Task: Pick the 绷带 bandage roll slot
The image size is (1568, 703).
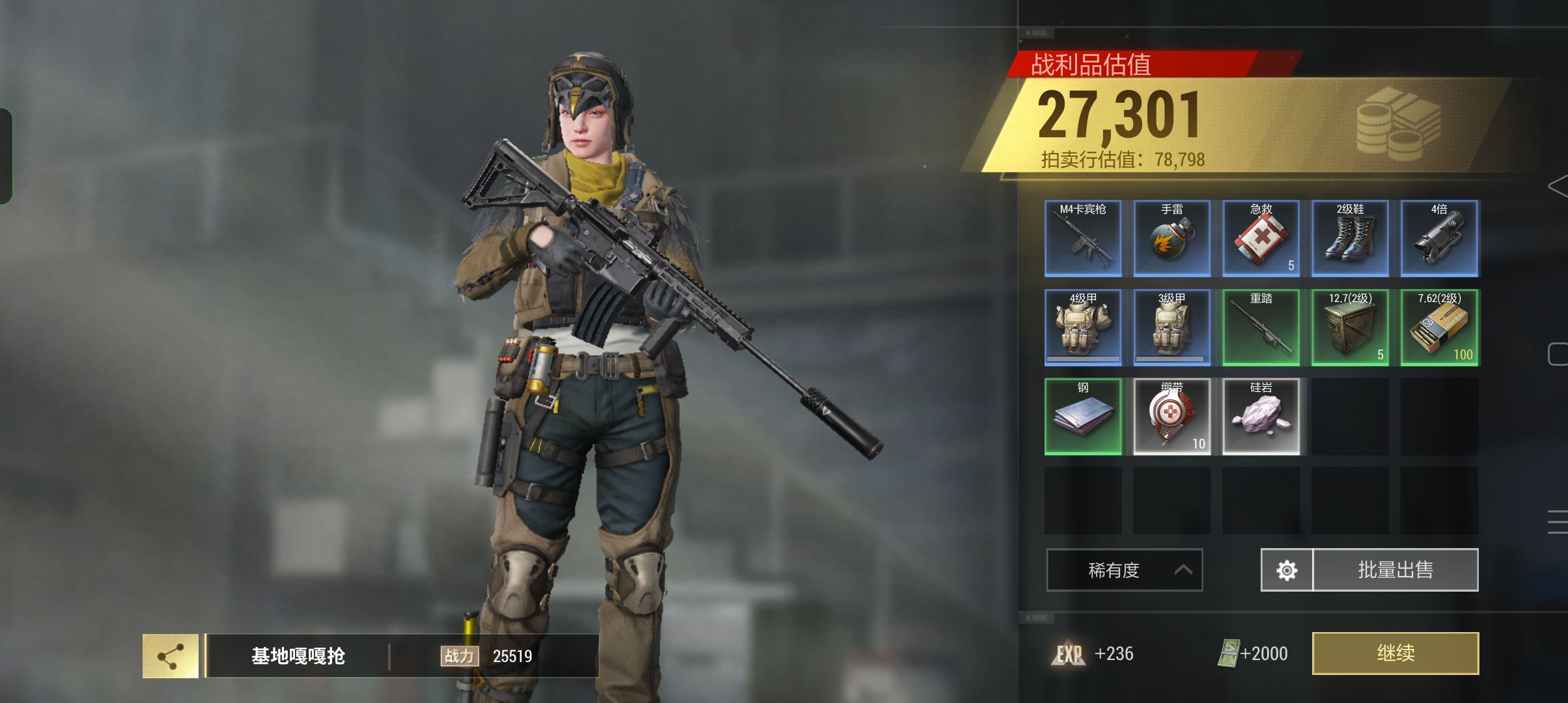Action: click(1172, 417)
